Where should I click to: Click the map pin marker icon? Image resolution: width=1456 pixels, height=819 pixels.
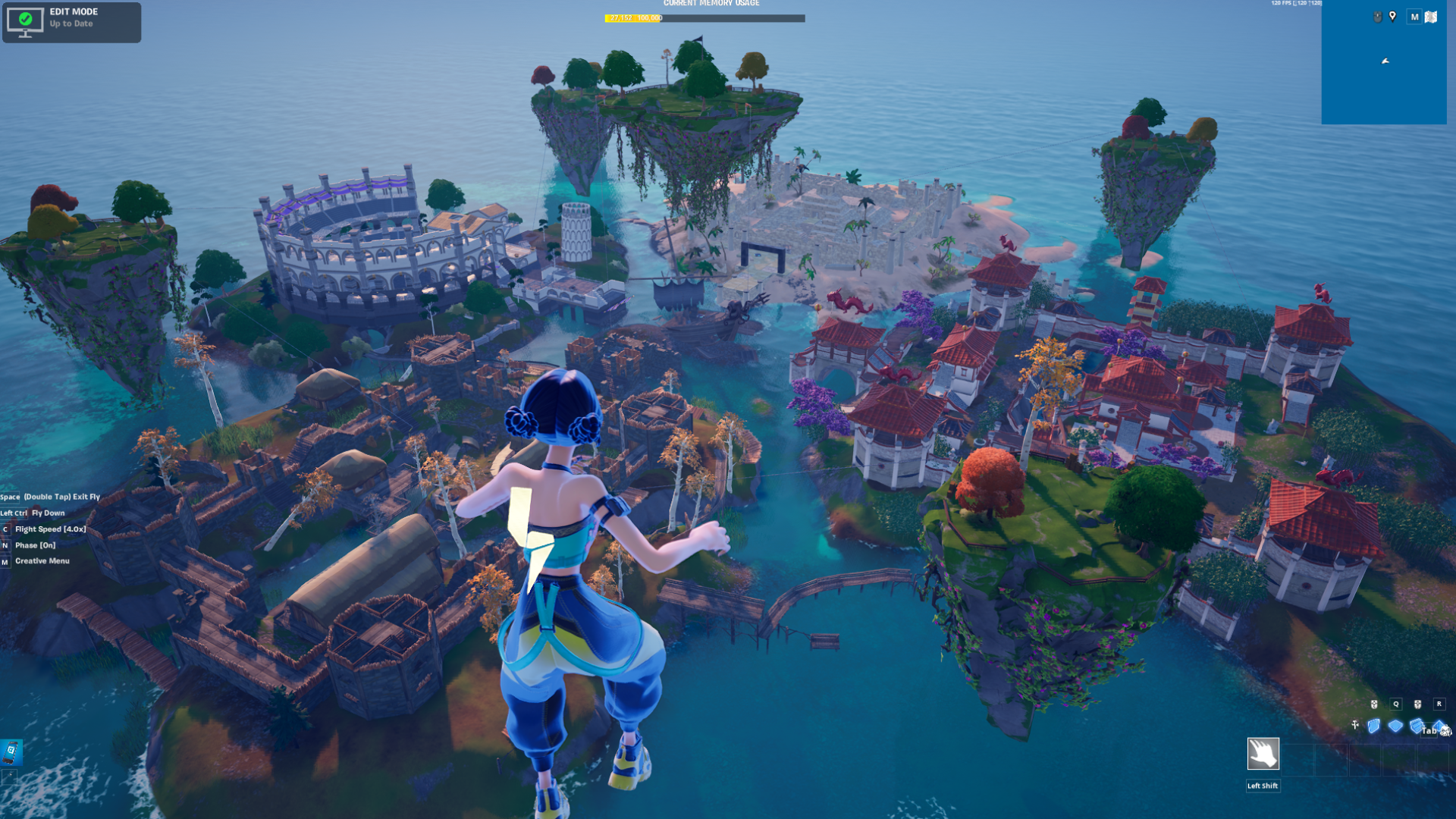pyautogui.click(x=1392, y=17)
